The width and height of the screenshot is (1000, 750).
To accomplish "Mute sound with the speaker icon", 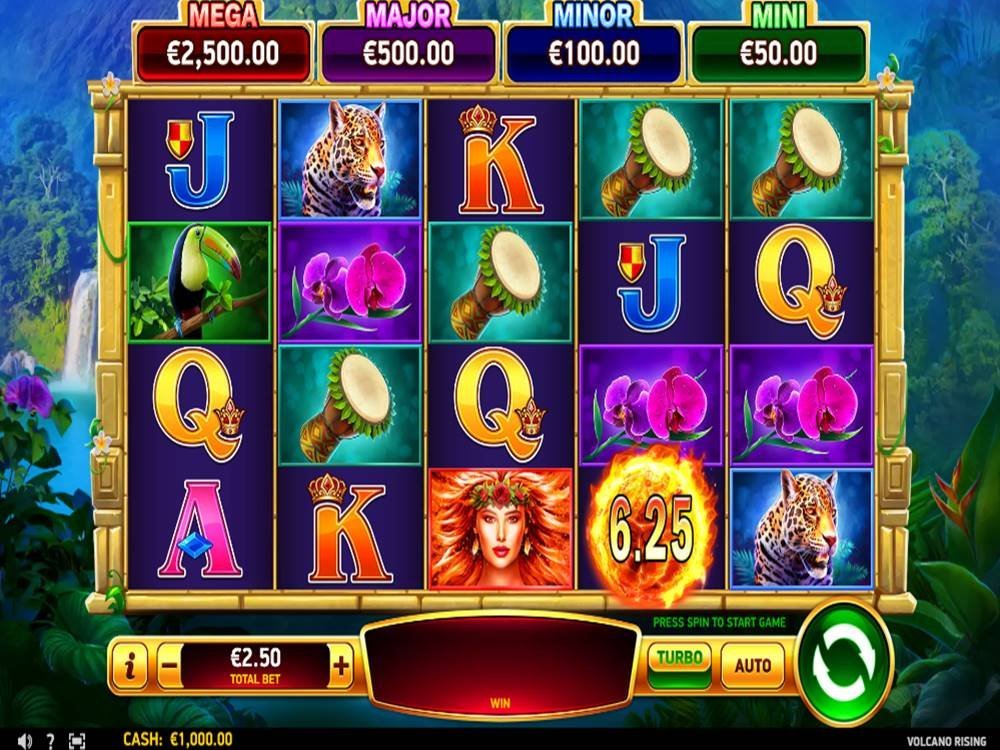I will (24, 740).
